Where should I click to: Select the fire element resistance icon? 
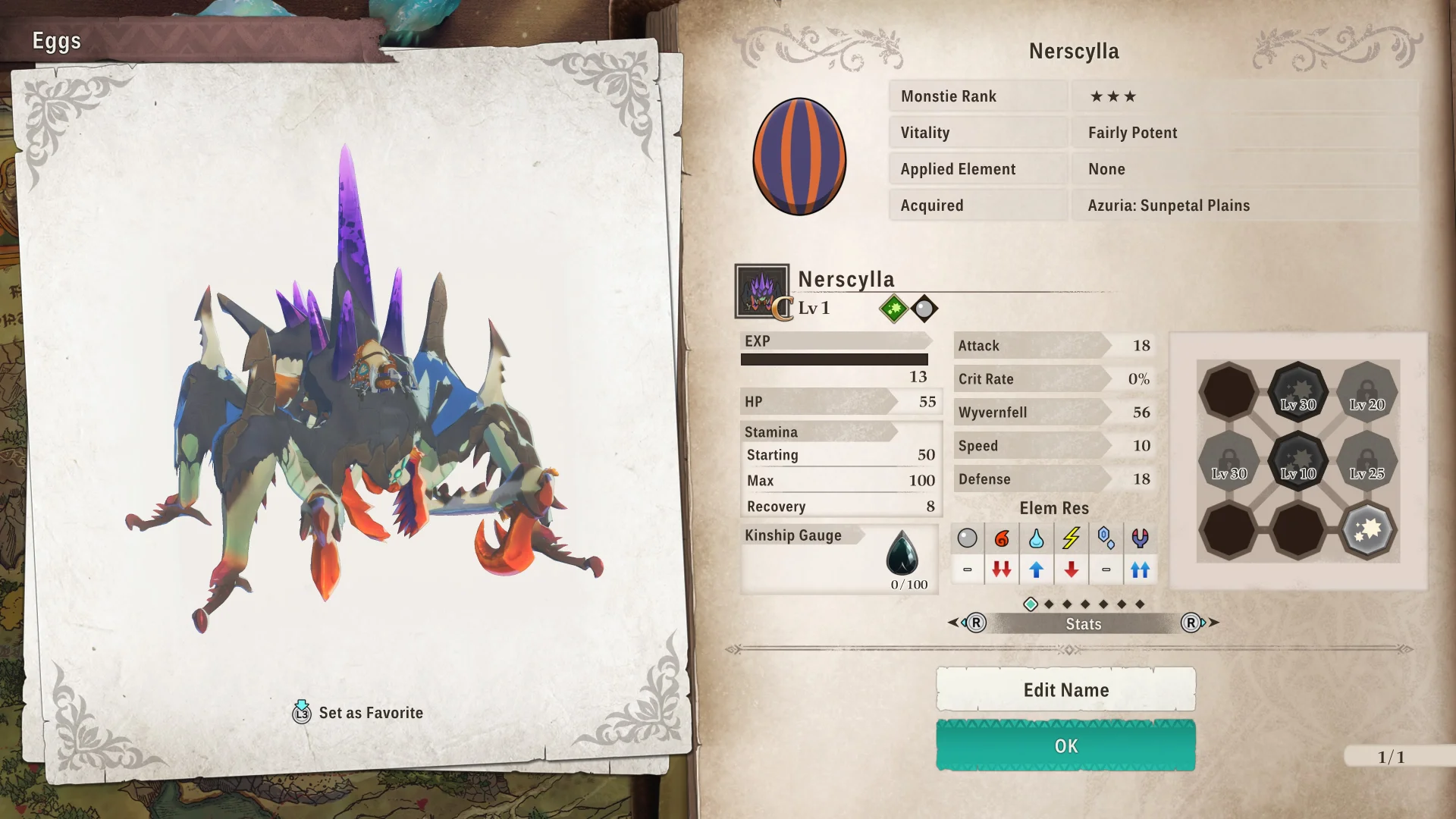click(x=1002, y=538)
